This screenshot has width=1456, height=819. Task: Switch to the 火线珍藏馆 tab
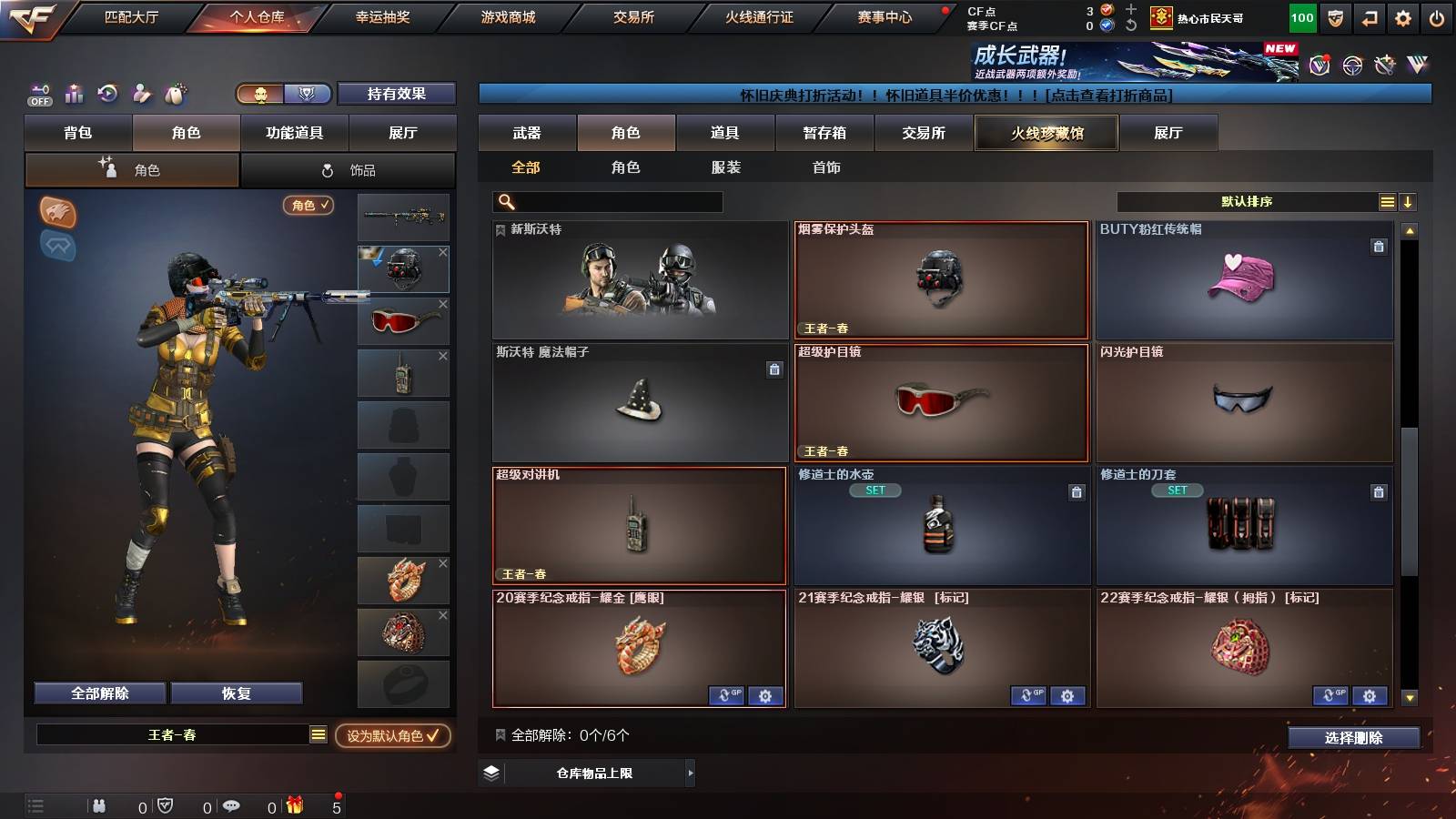[1046, 133]
